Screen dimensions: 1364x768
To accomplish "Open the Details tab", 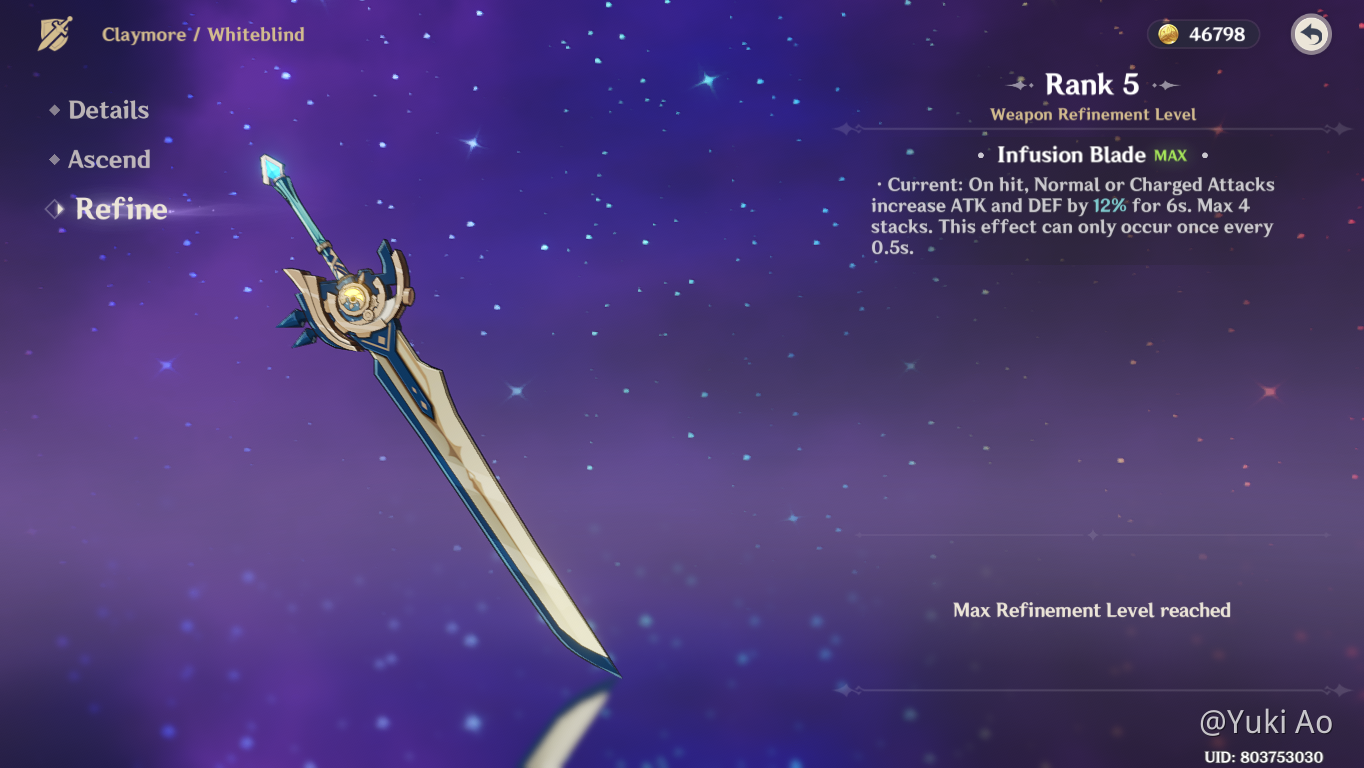I will click(x=108, y=111).
